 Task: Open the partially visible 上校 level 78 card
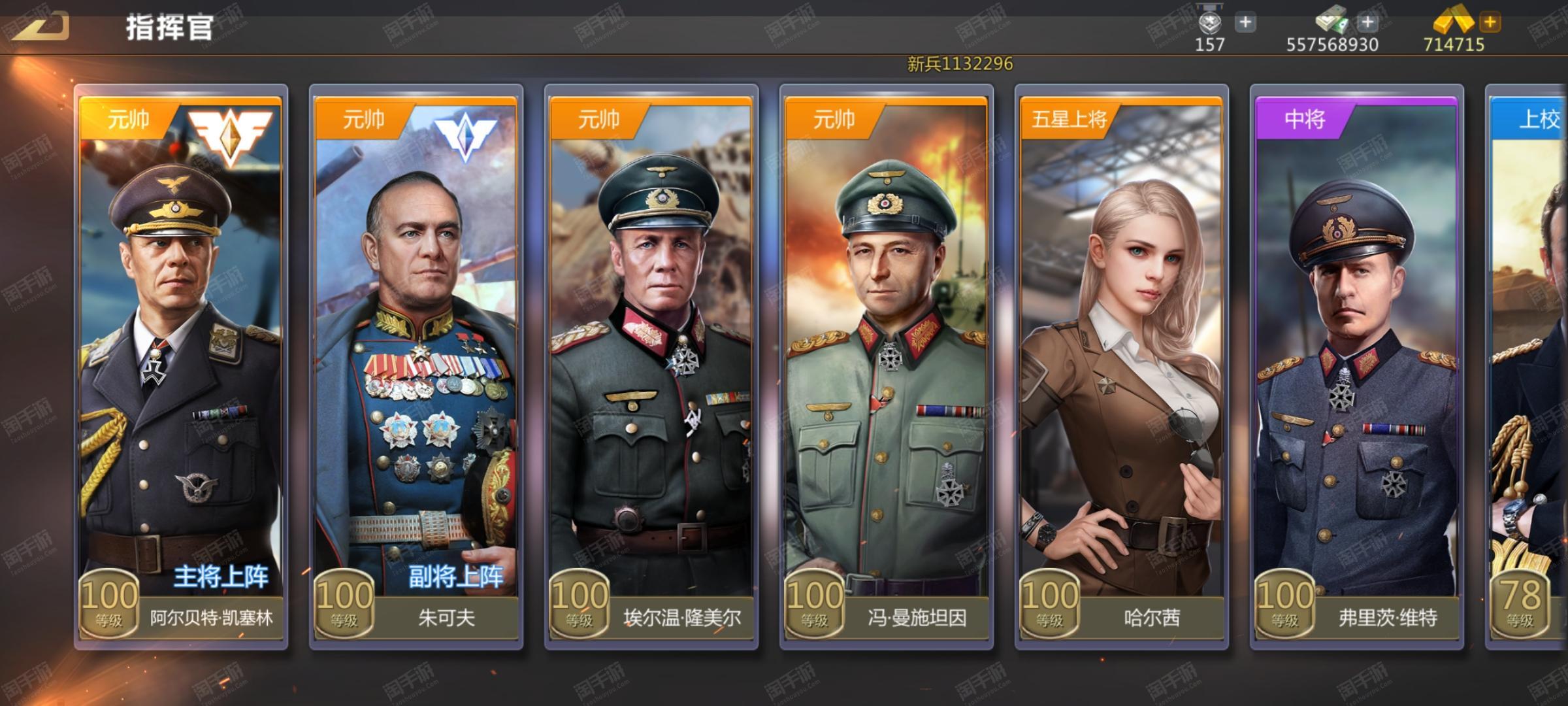tap(1529, 366)
